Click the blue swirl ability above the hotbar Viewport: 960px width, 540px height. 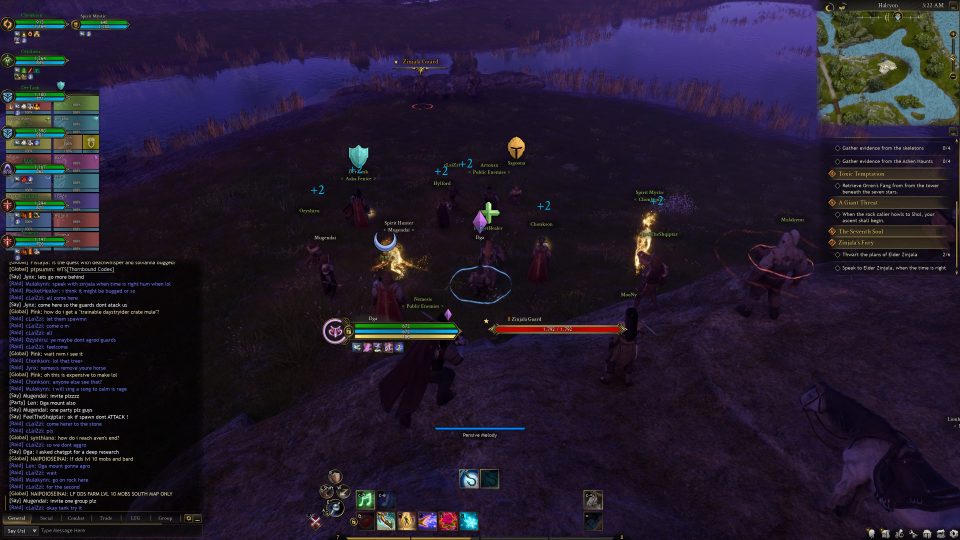(469, 479)
